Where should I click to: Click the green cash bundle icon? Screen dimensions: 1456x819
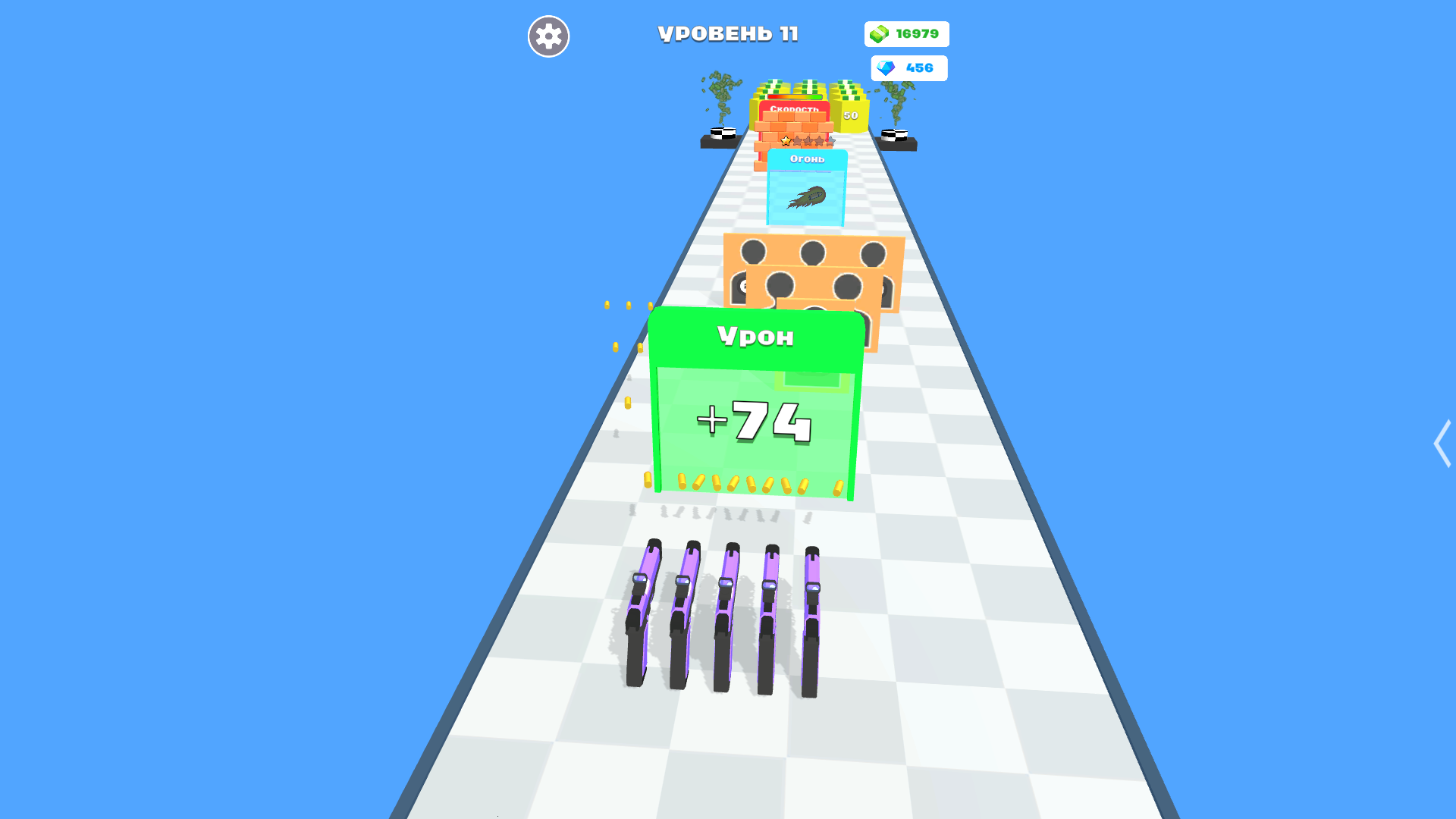pos(878,33)
